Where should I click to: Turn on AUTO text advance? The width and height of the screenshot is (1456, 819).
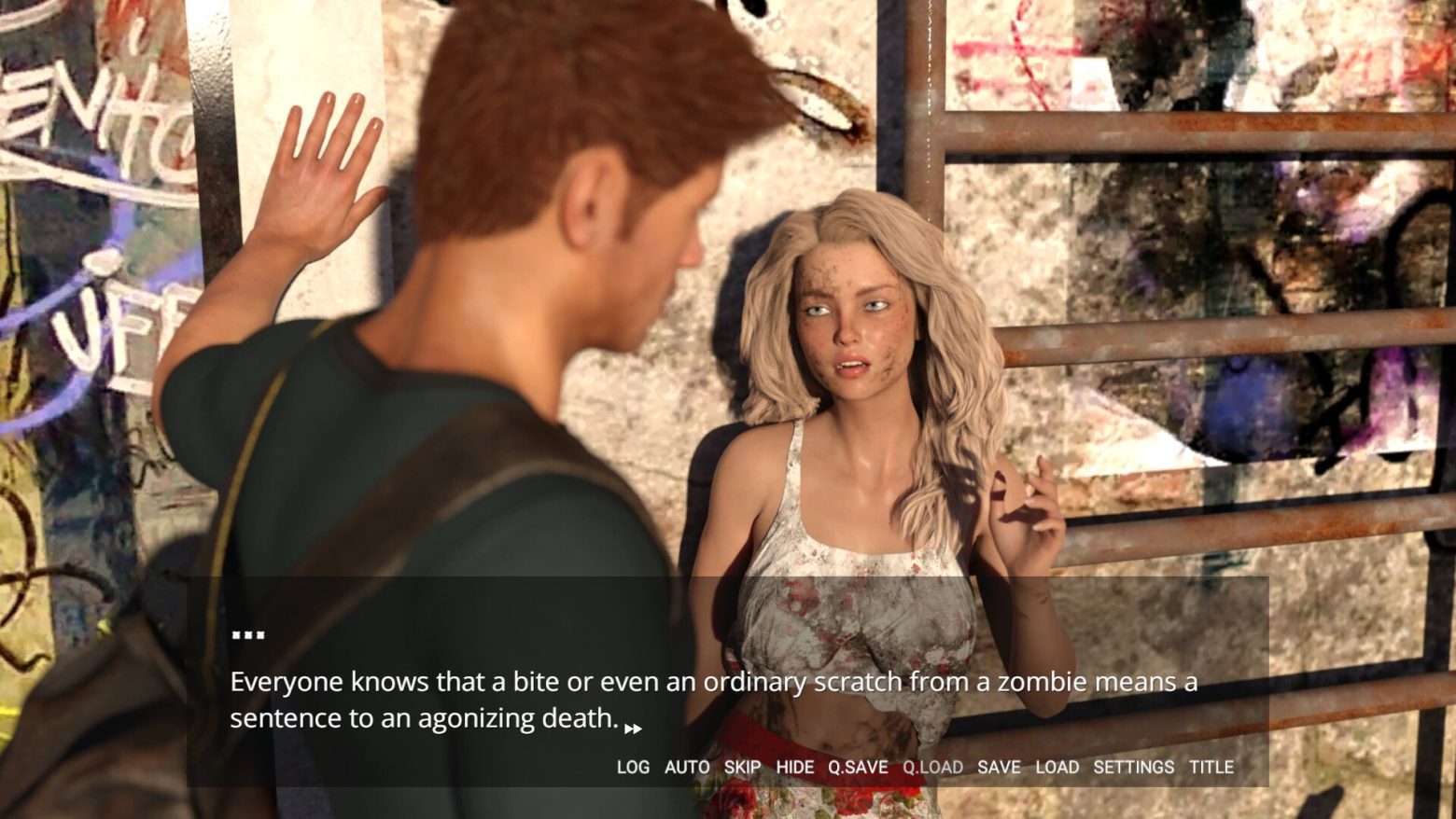click(687, 767)
